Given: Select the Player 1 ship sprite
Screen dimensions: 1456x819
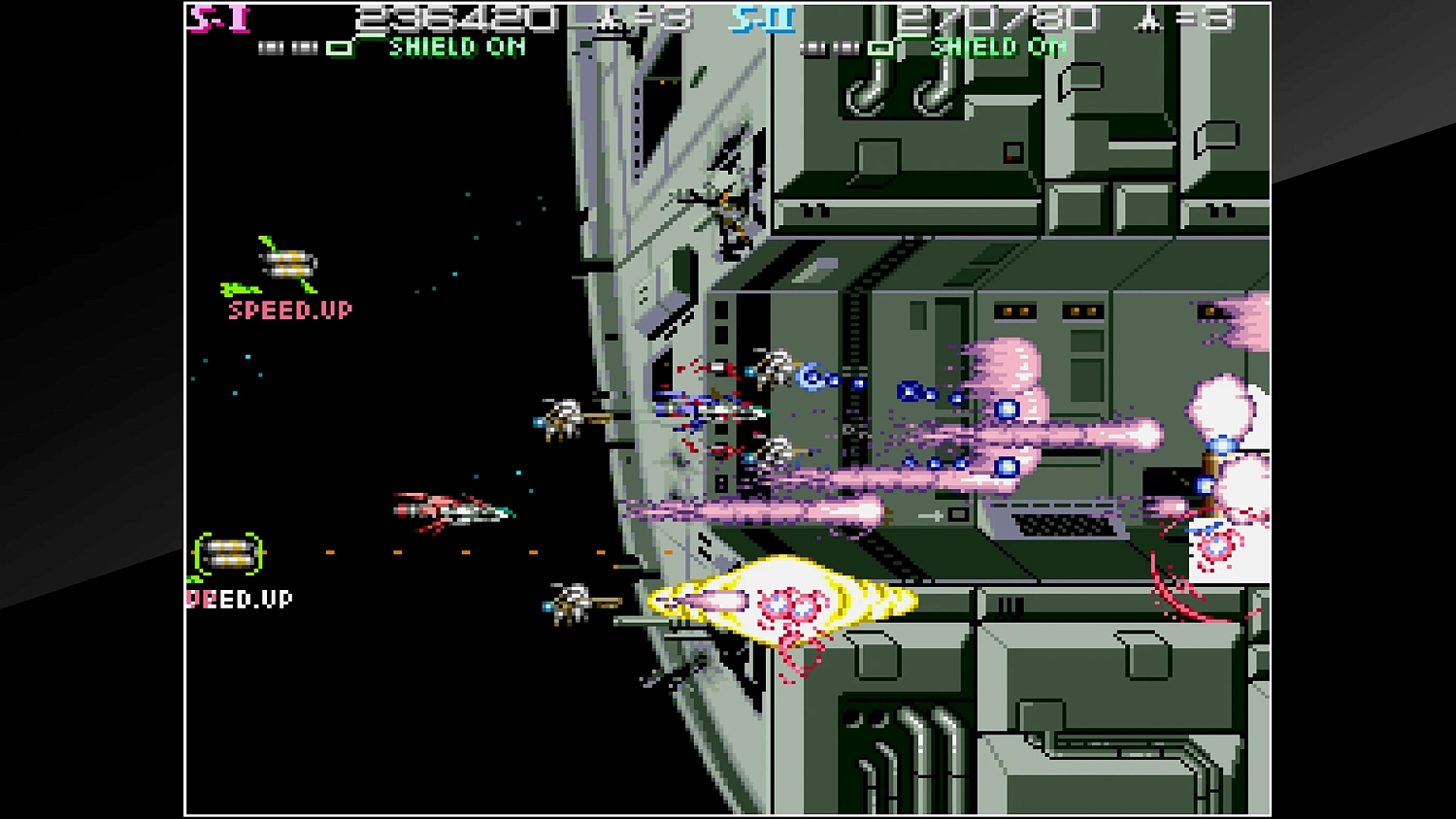Looking at the screenshot, I should pos(451,509).
